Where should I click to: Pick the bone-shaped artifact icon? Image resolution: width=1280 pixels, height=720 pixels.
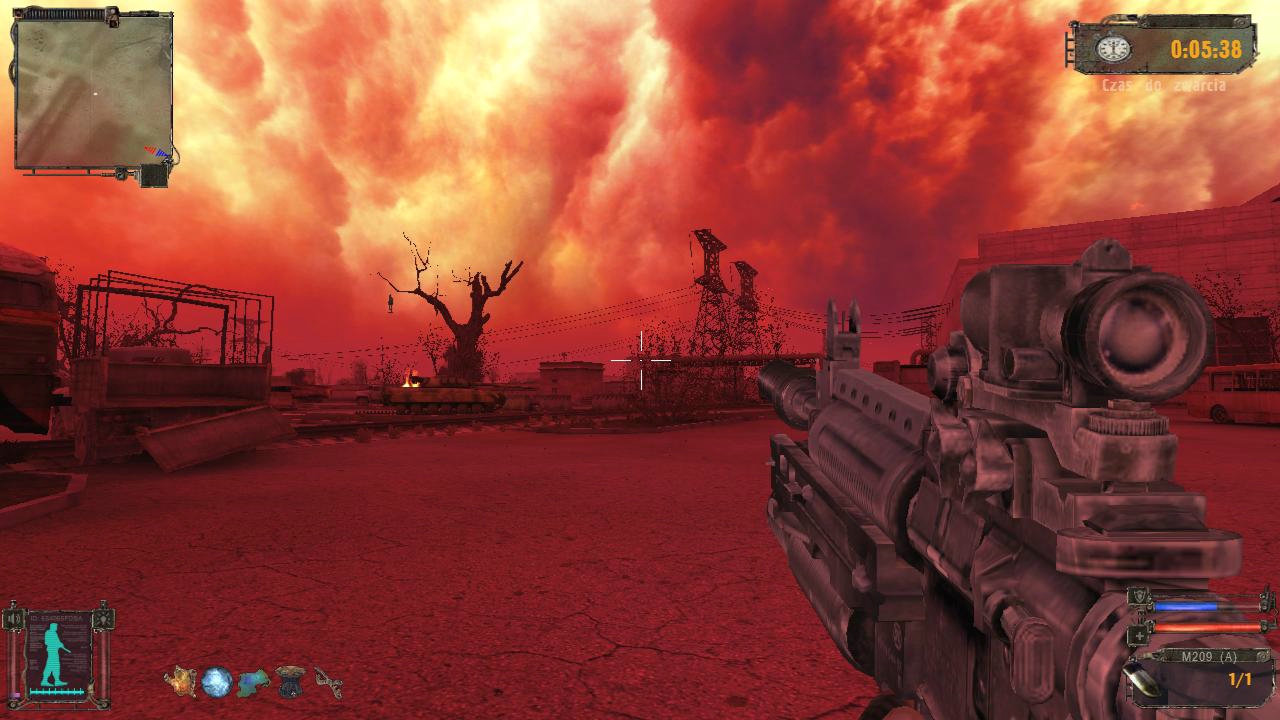tap(328, 682)
